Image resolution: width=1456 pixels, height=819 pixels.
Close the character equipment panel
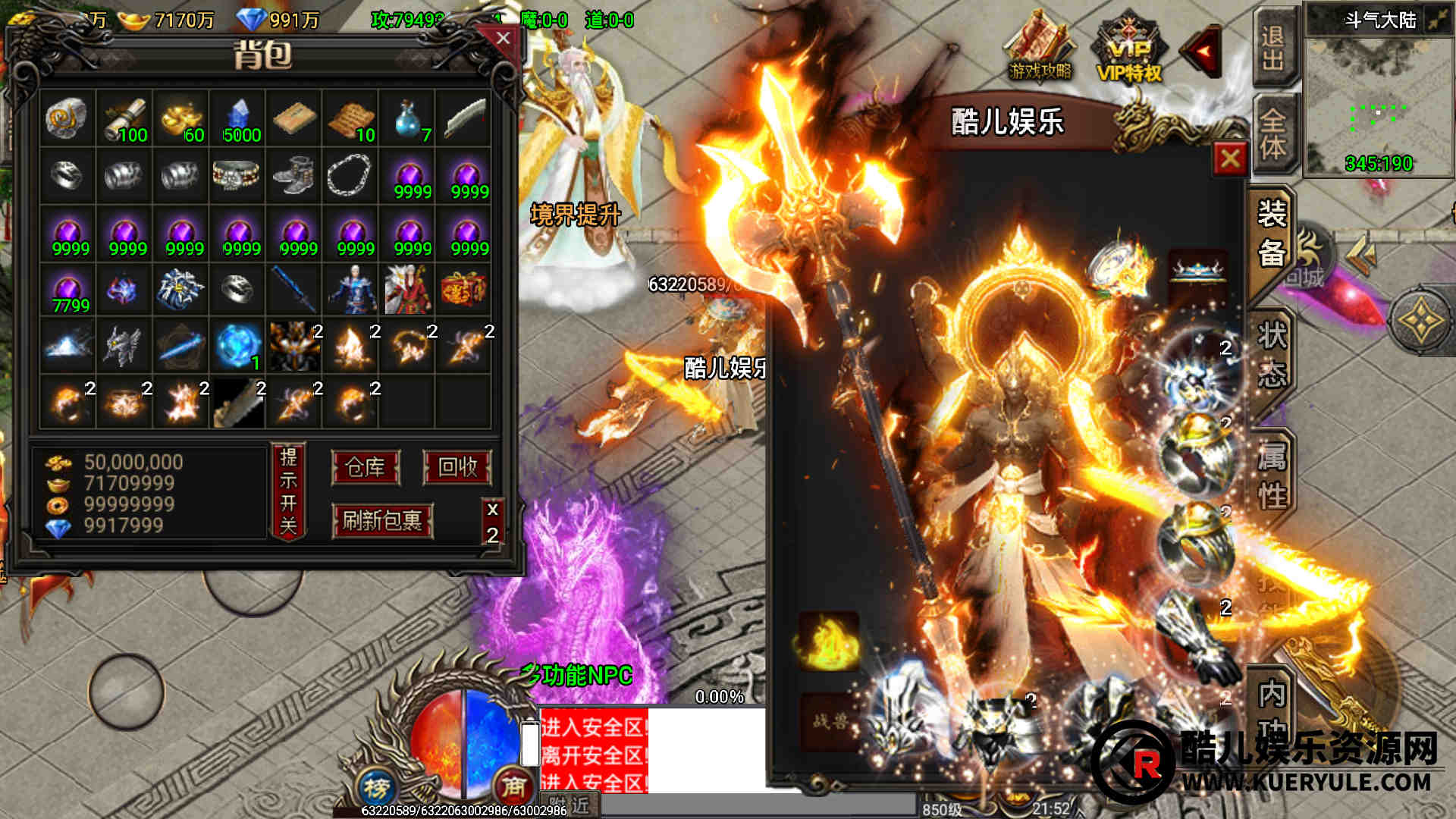click(x=1229, y=158)
